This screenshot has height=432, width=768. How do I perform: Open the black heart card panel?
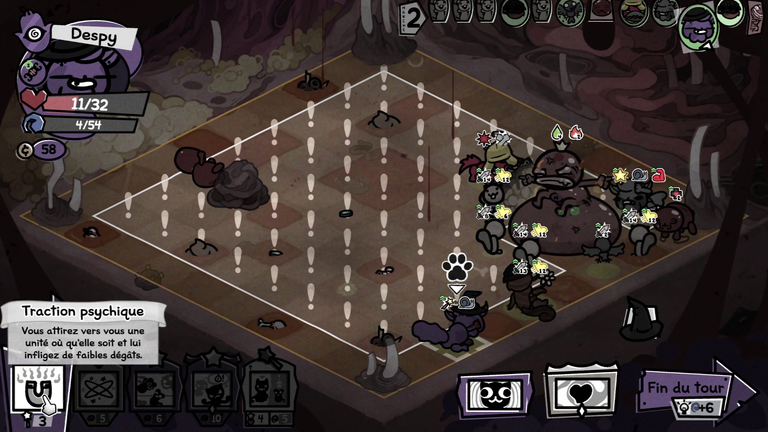pyautogui.click(x=581, y=392)
